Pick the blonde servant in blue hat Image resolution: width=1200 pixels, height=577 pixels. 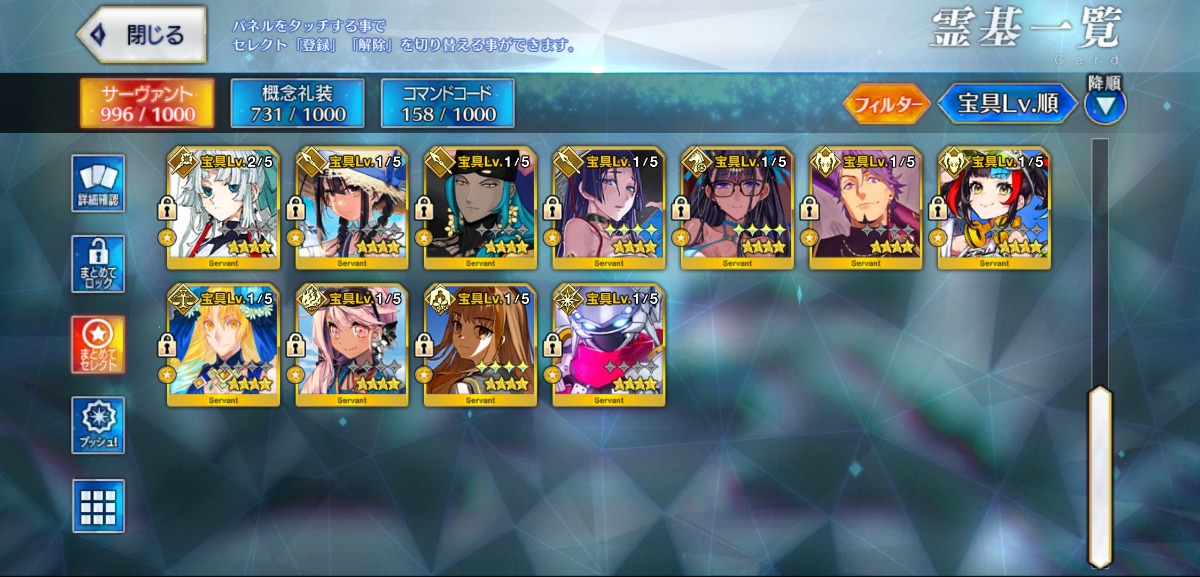point(223,345)
